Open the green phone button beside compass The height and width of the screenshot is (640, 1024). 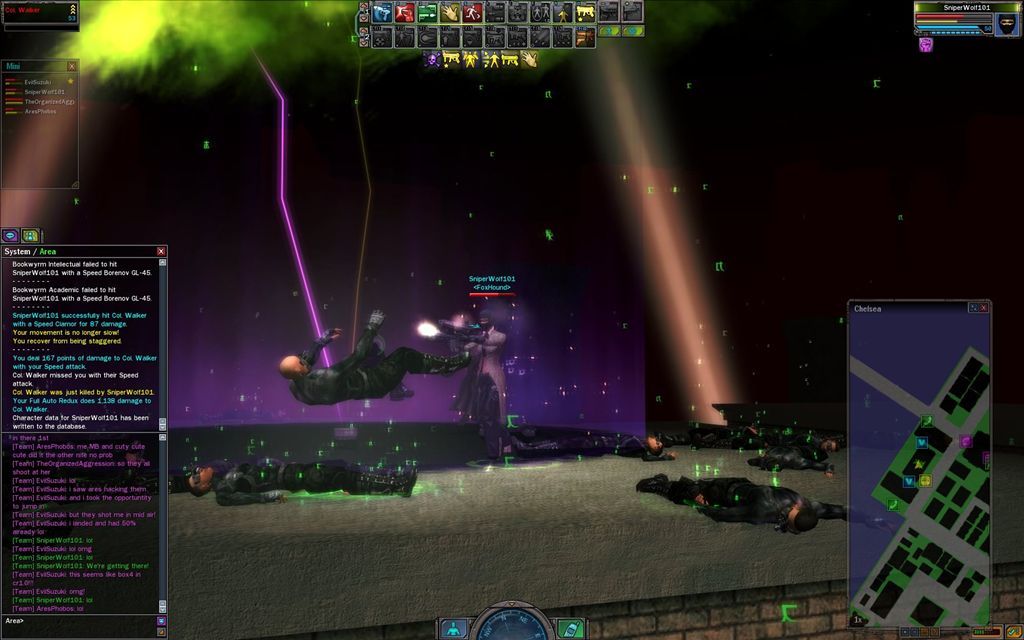[570, 629]
